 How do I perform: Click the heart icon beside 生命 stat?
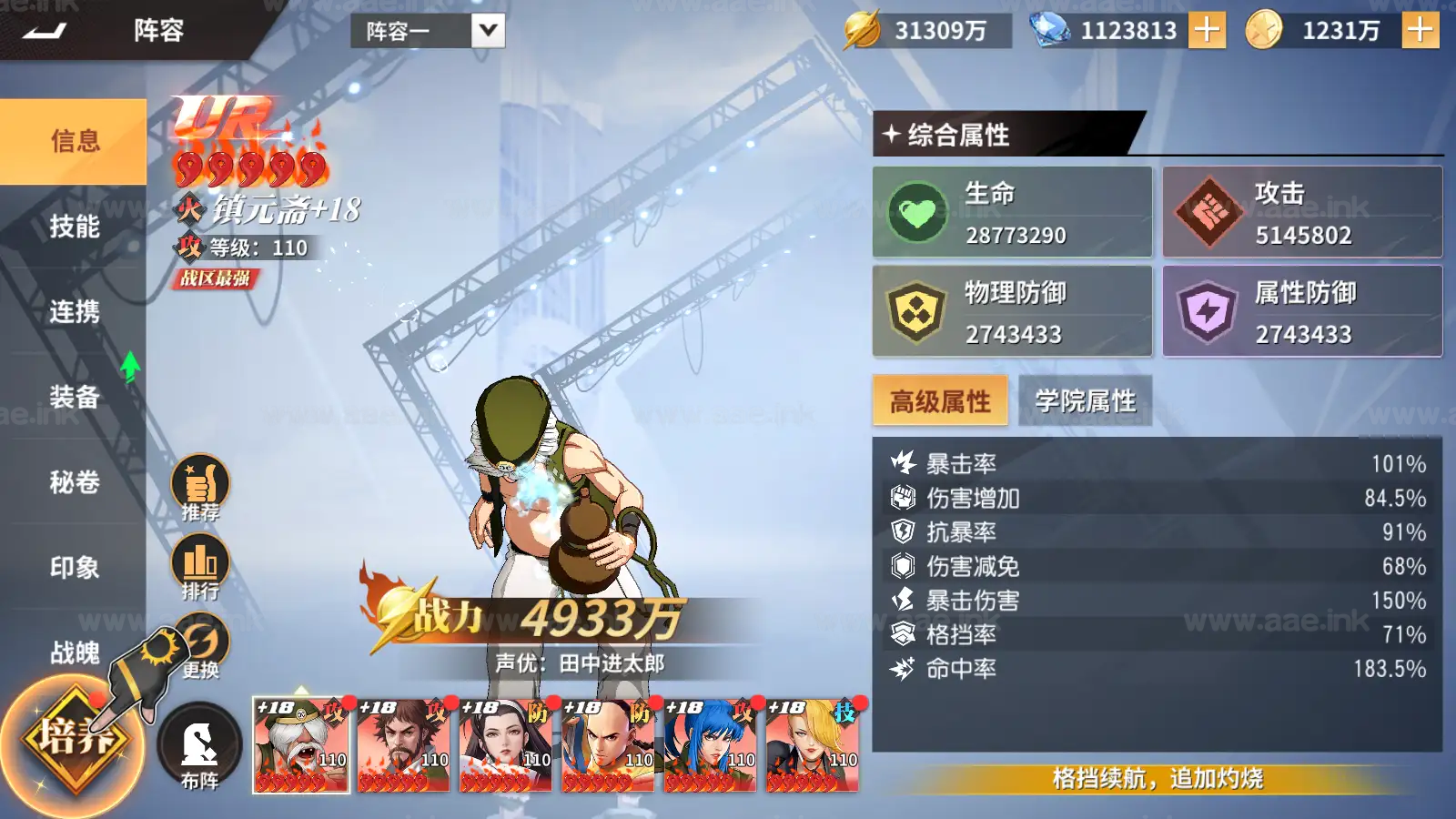[x=918, y=212]
